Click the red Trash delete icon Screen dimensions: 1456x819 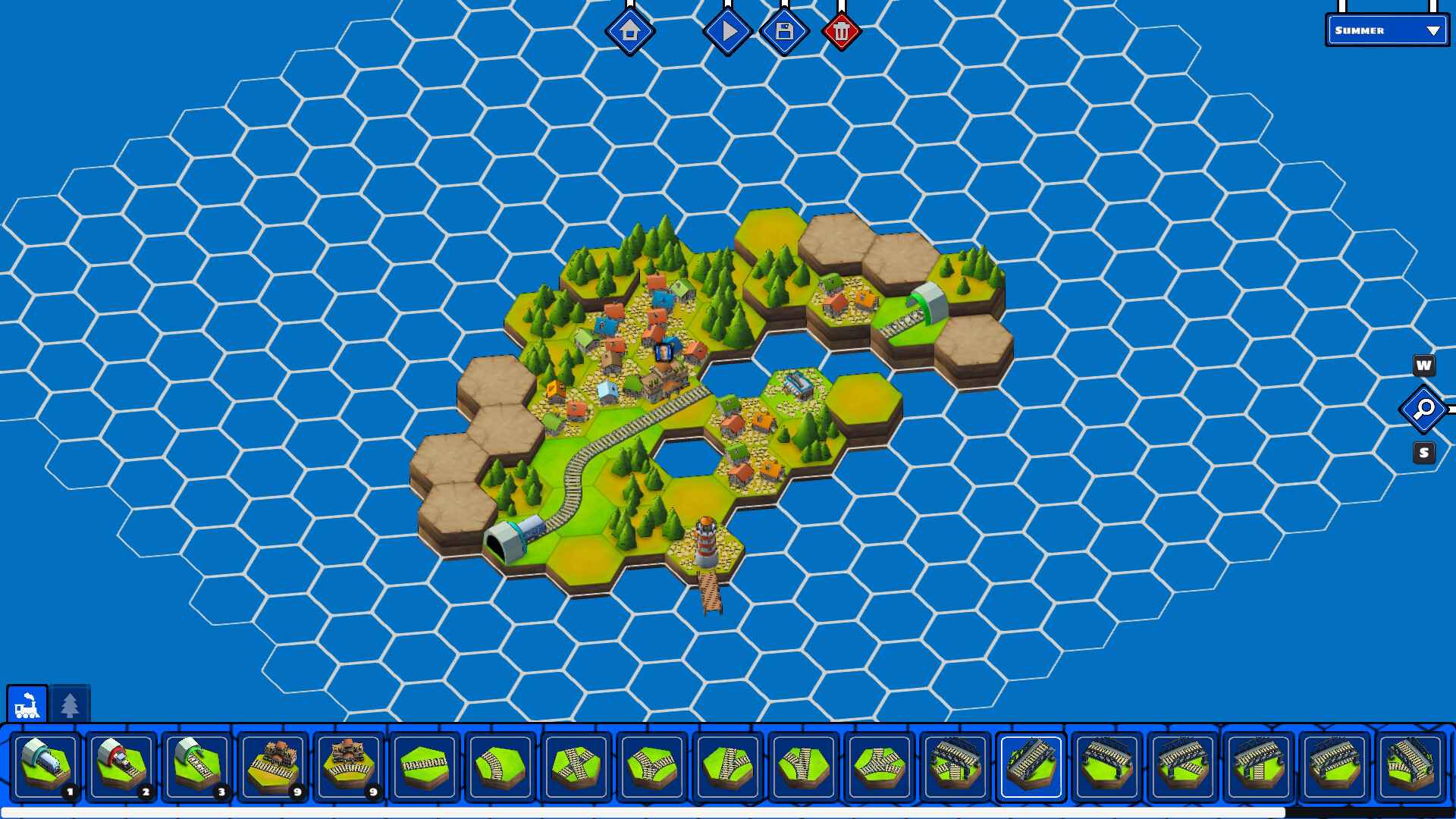842,31
